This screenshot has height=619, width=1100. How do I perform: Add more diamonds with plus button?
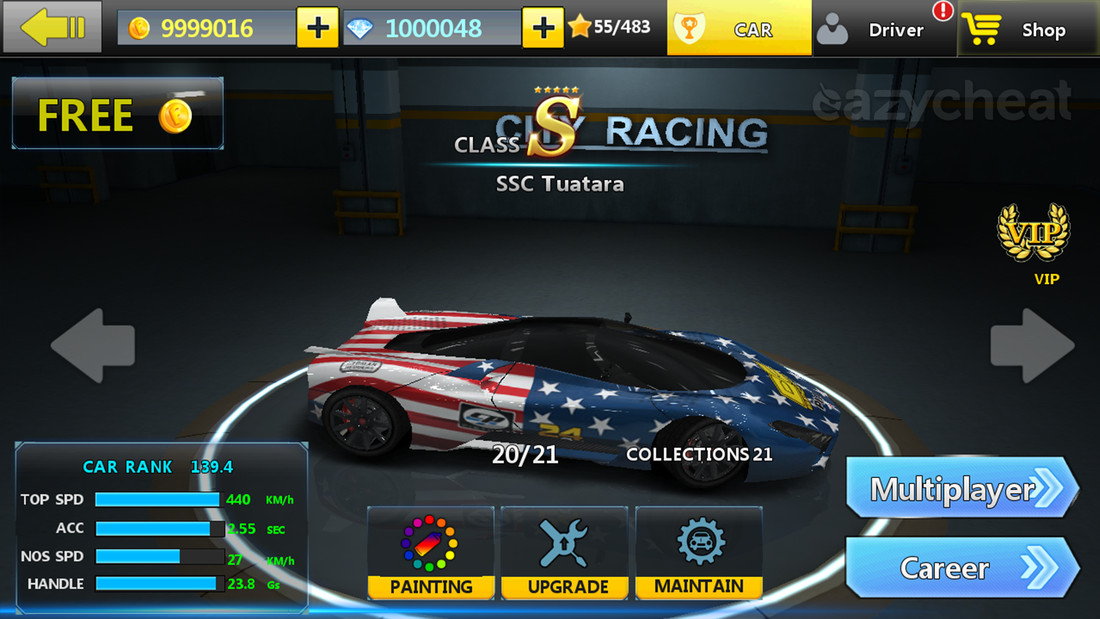click(543, 28)
